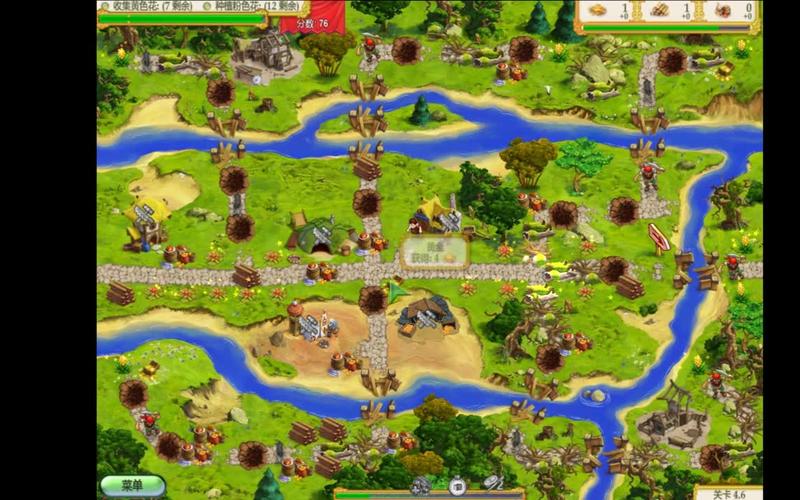
Task: Open the 菜单 menu button
Action: [x=132, y=485]
